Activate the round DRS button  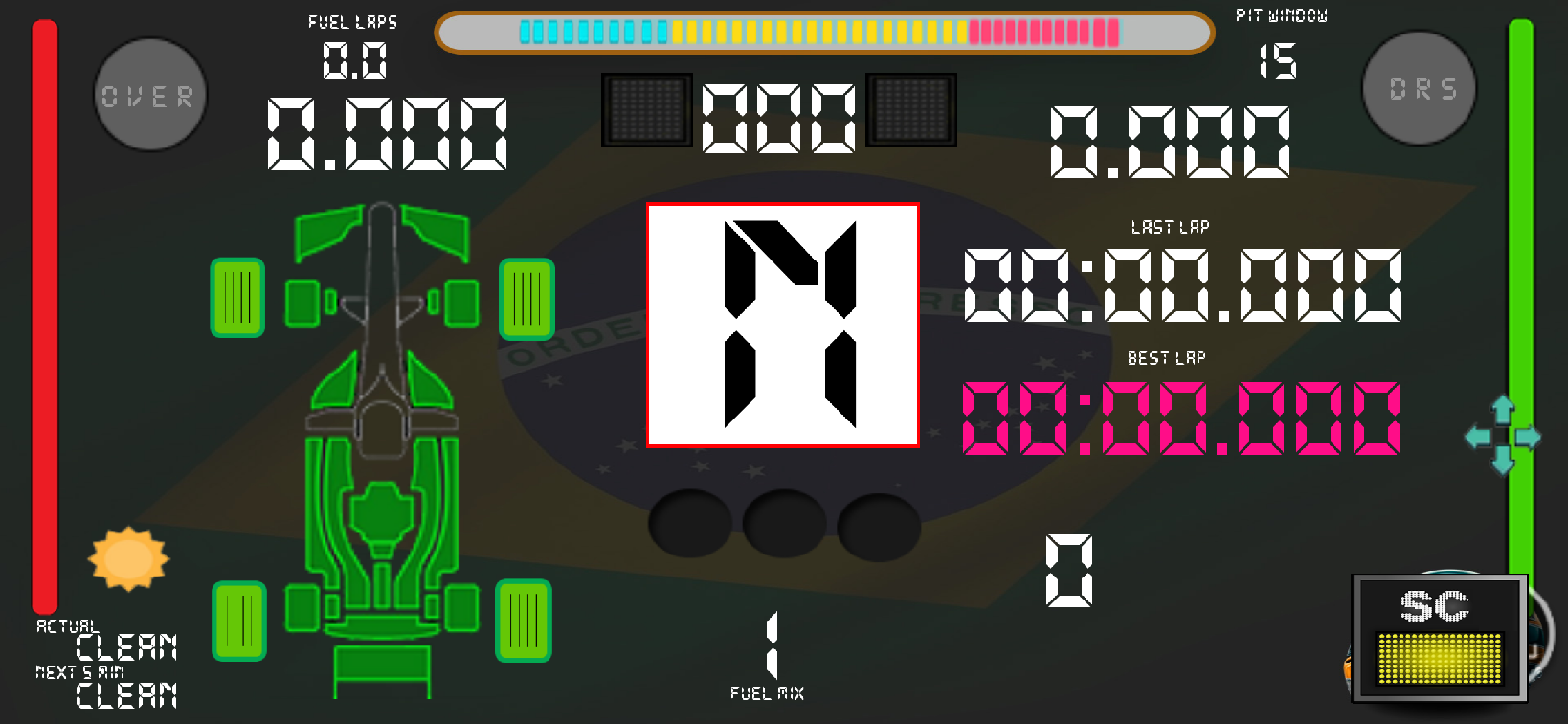point(1420,88)
